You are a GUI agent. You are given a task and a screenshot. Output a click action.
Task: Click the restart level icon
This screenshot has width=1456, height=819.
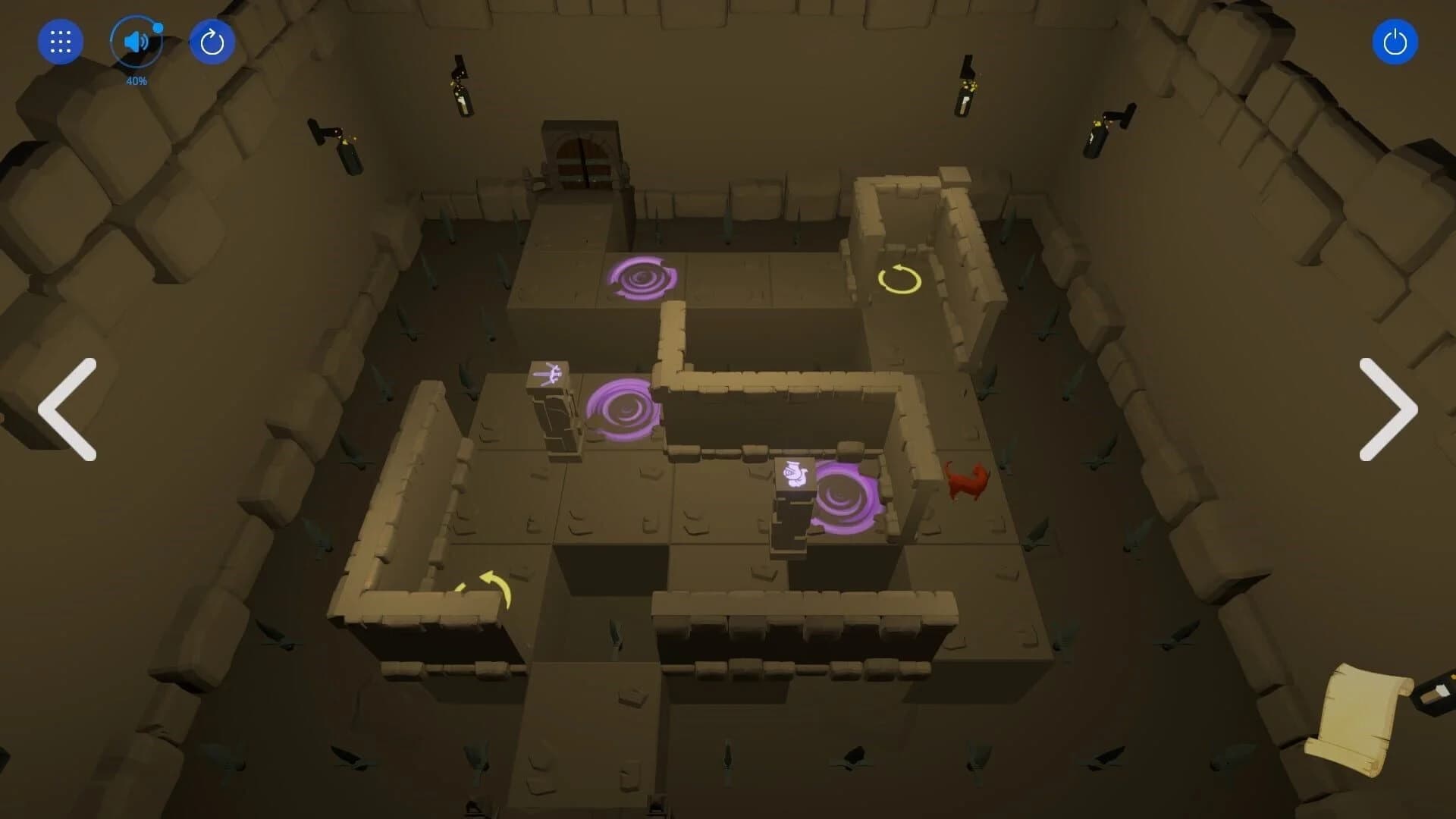[212, 41]
